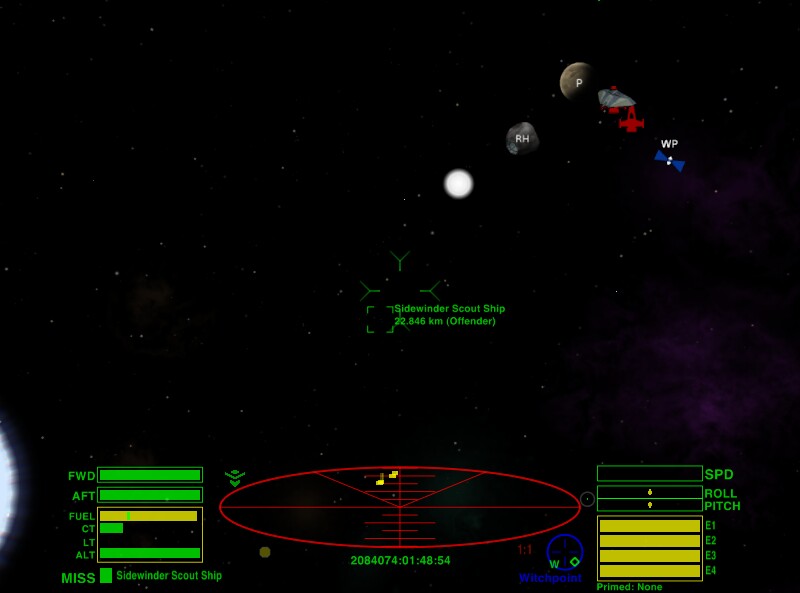Viewport: 800px width, 593px height.
Task: Select the targeted Sidewinder Scout Ship box
Action: 380,319
